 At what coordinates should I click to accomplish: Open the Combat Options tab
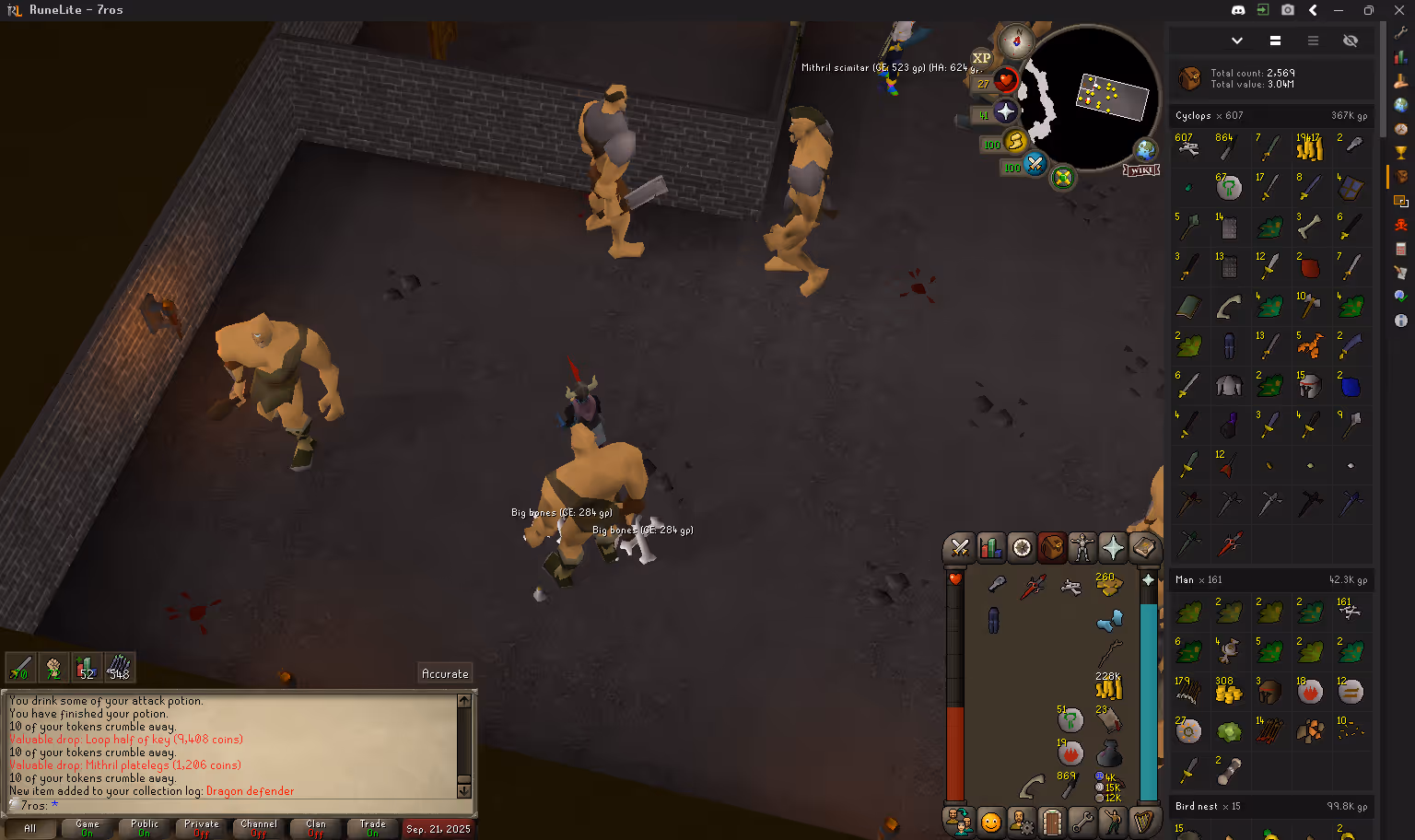coord(960,548)
